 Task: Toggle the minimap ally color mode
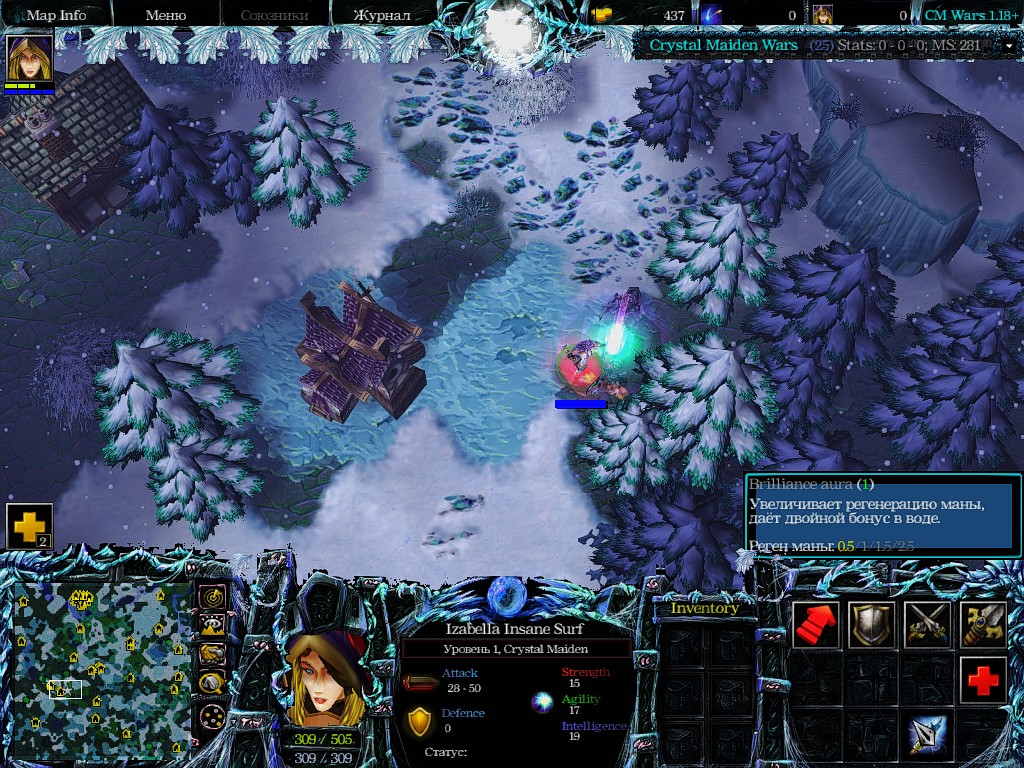(212, 655)
